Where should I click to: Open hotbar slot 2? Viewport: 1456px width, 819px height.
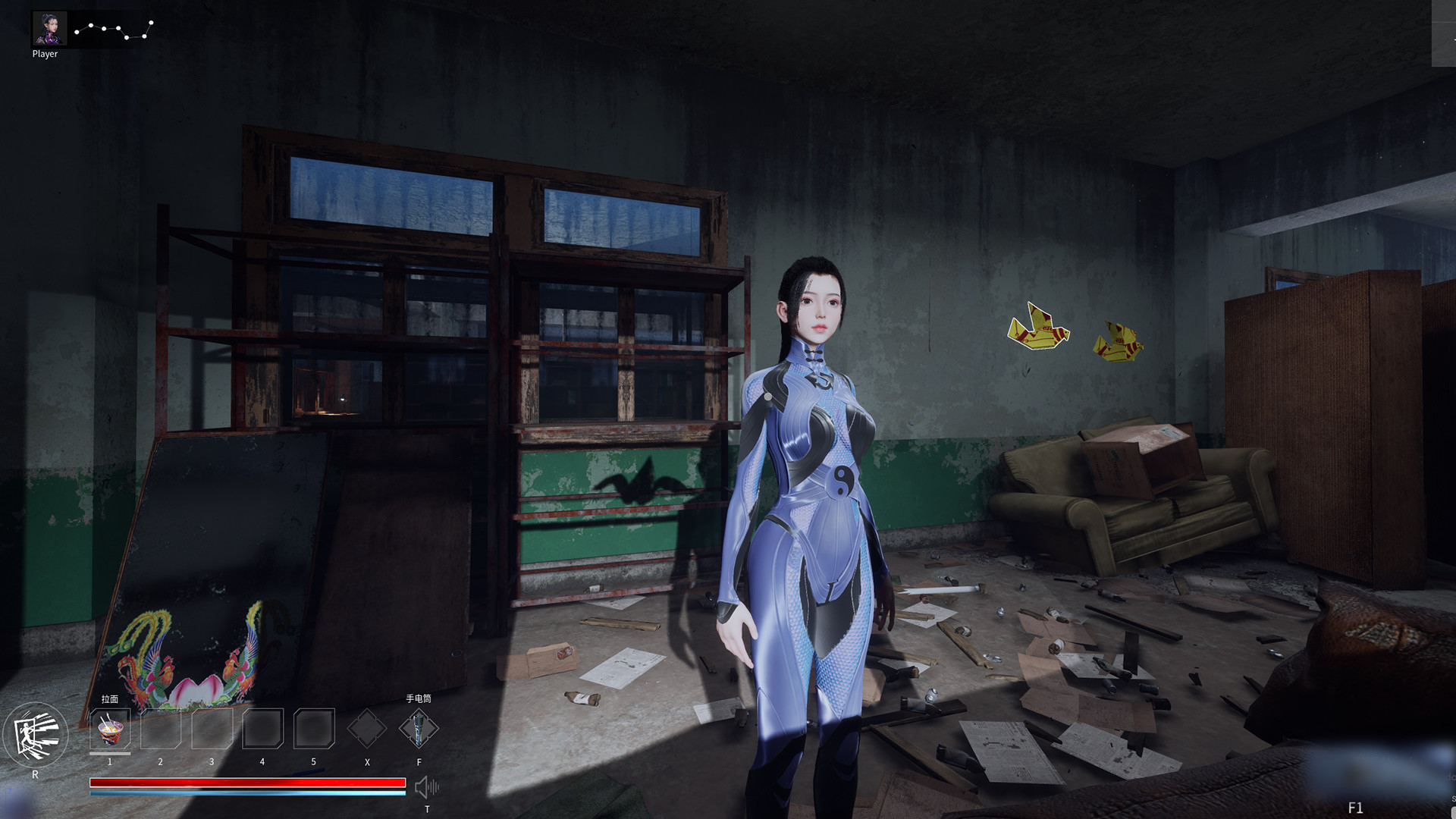[x=160, y=729]
